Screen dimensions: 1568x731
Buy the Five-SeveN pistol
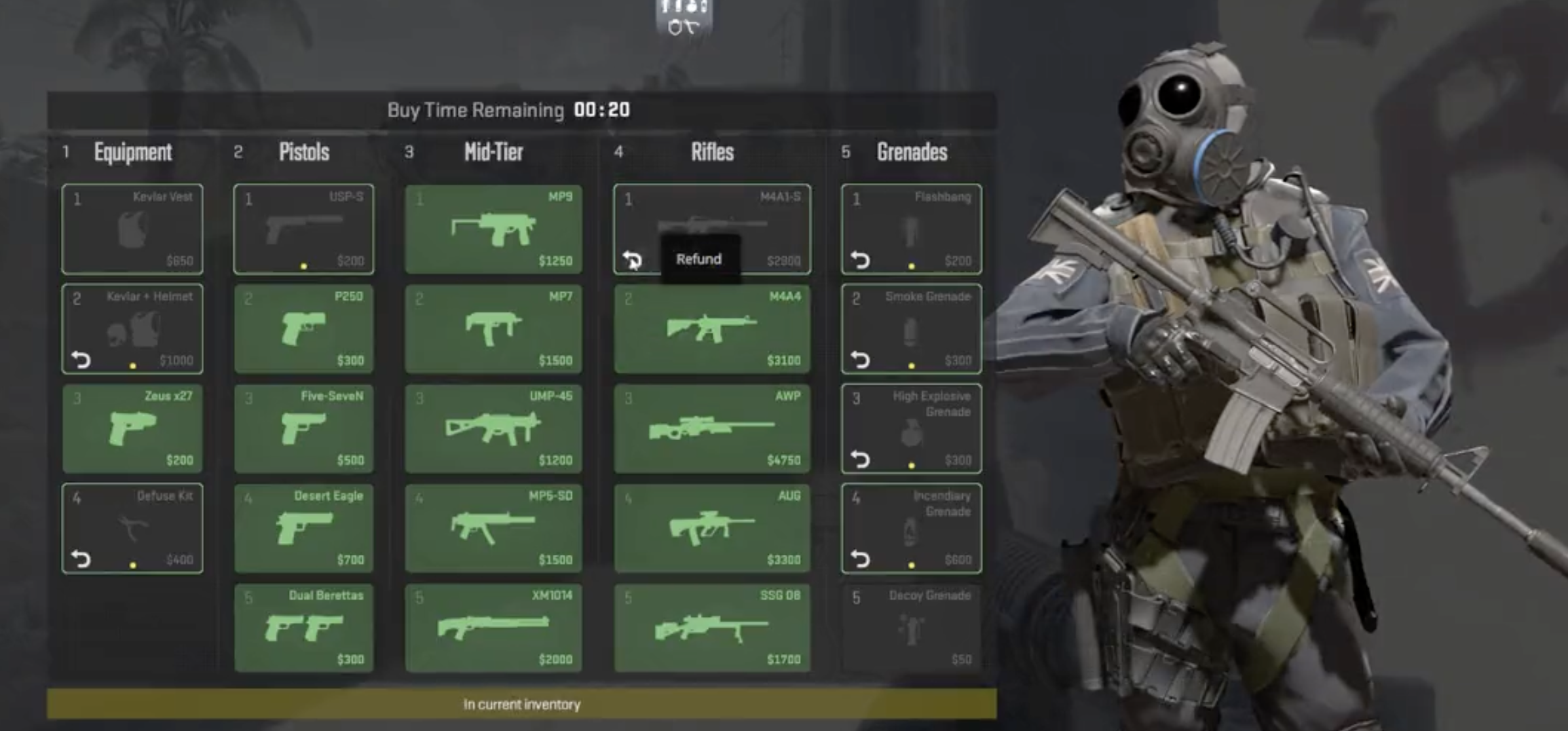tap(303, 429)
